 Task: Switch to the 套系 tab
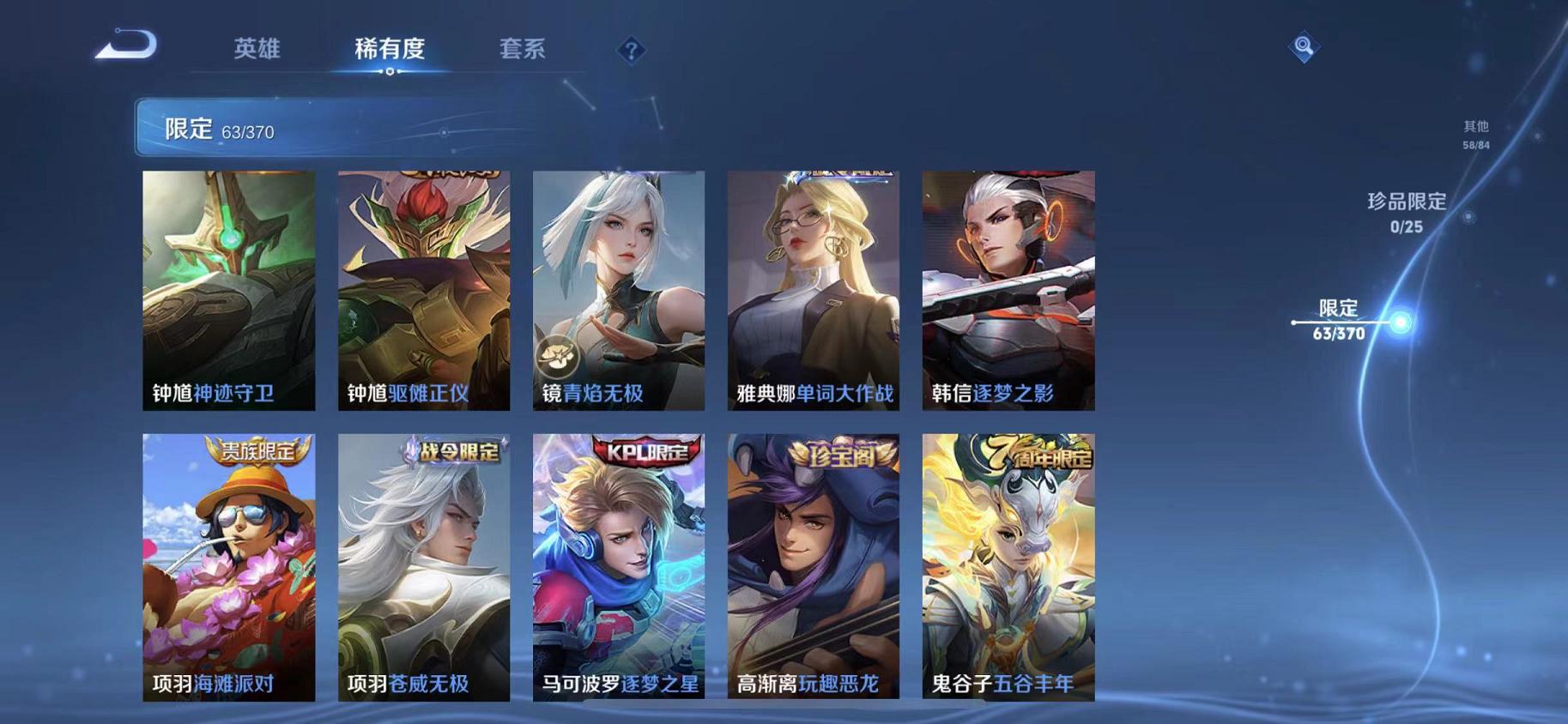click(524, 49)
